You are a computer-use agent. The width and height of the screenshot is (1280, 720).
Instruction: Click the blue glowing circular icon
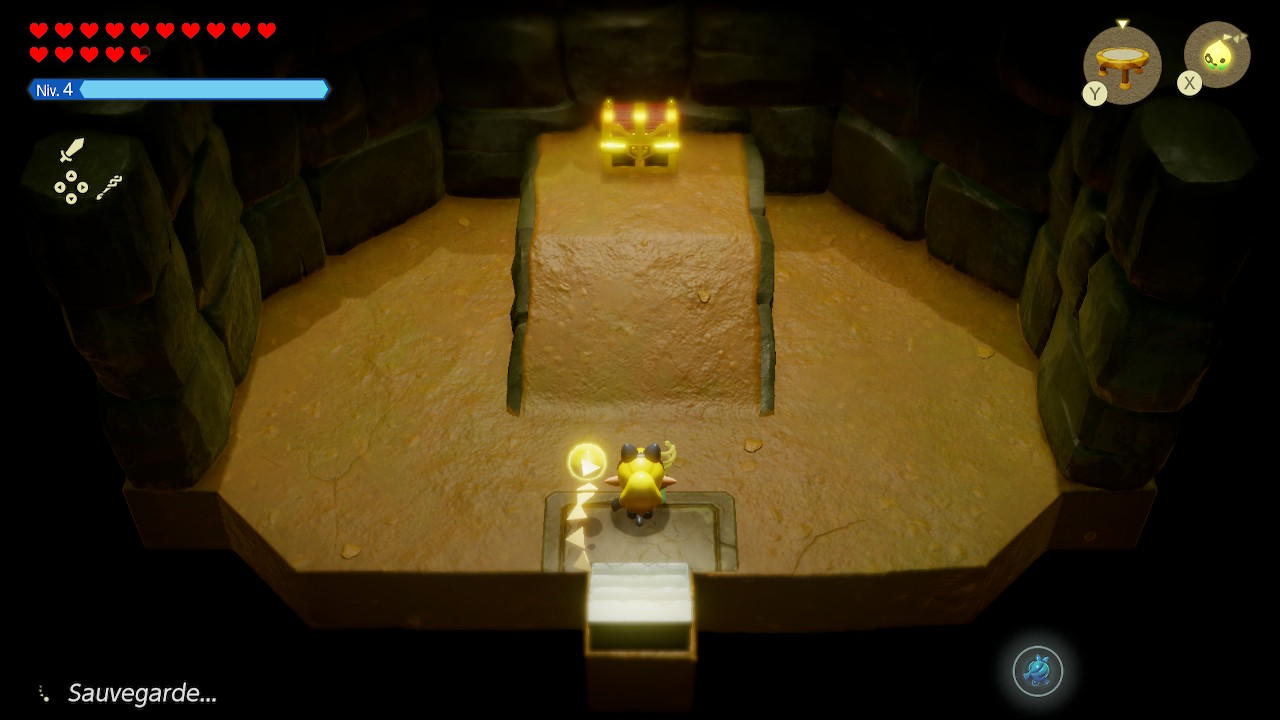(1037, 671)
